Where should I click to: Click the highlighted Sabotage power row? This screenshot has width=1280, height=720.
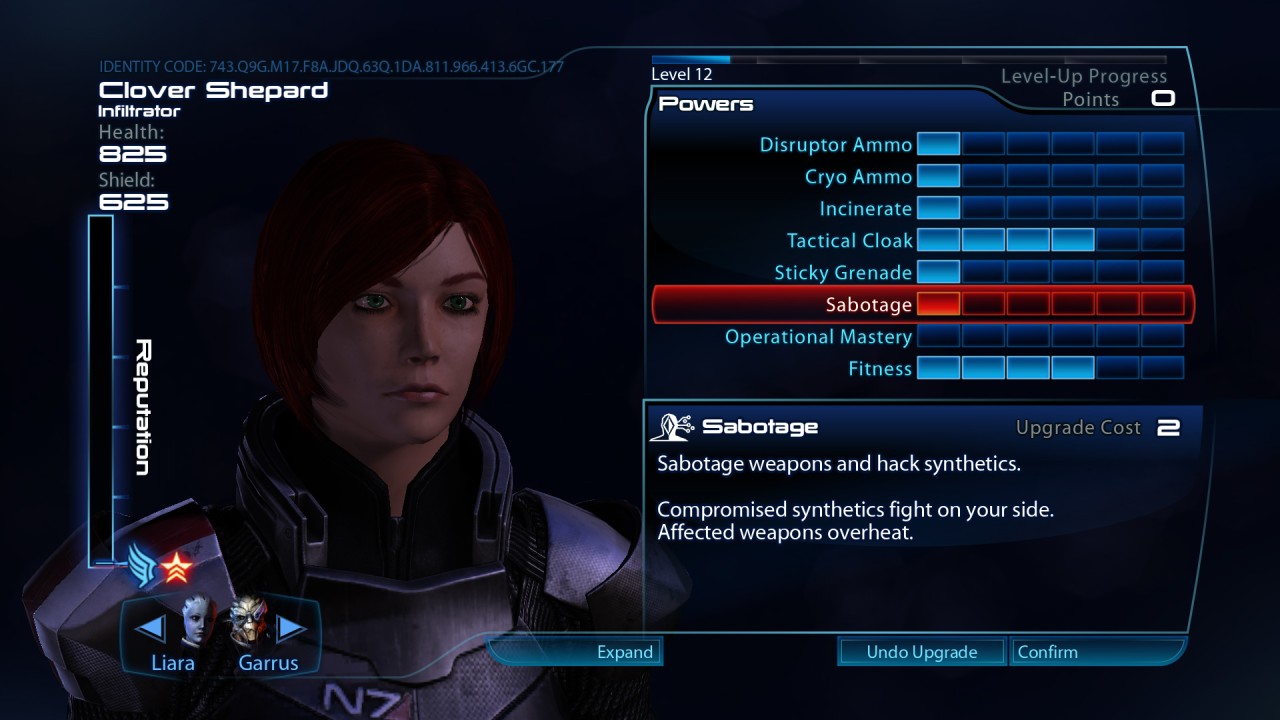click(868, 305)
